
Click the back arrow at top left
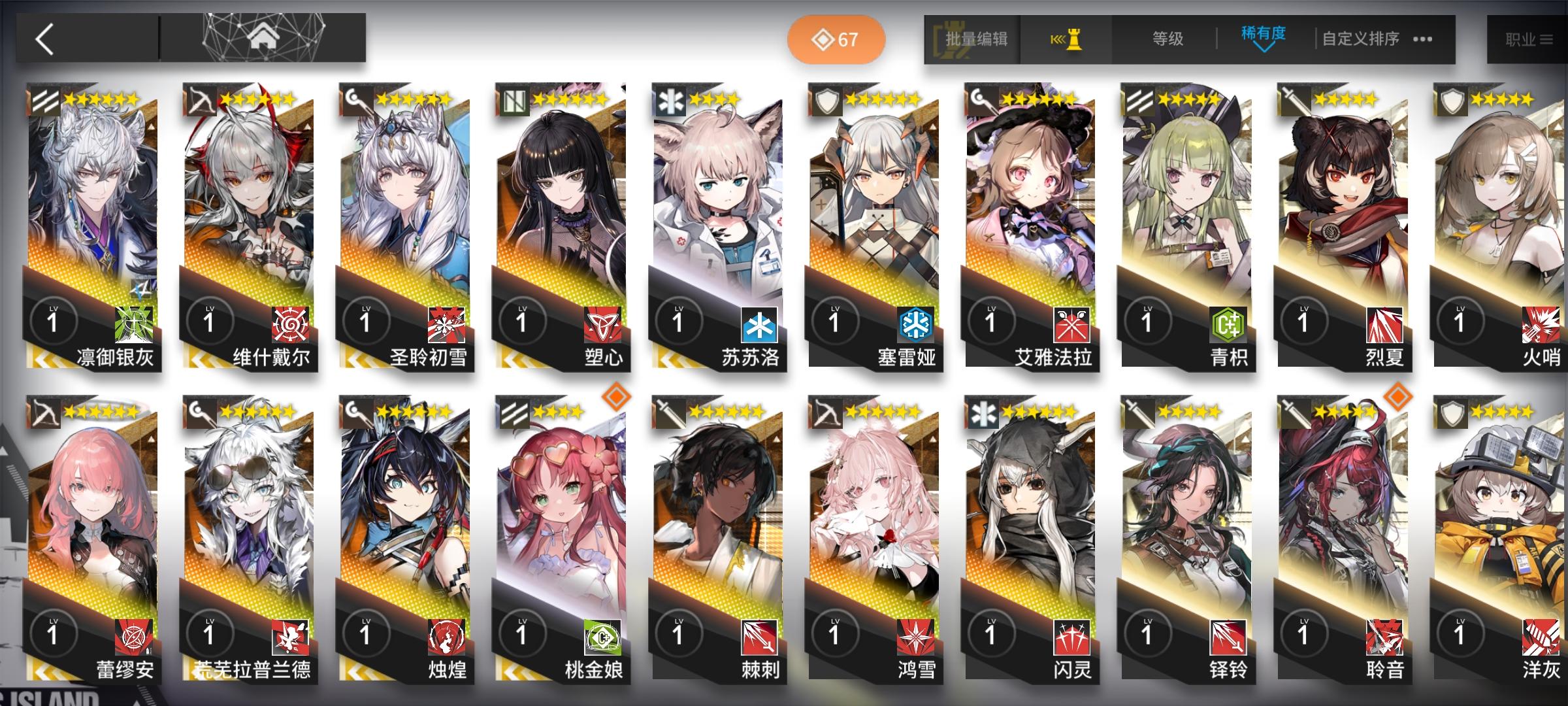pos(46,39)
